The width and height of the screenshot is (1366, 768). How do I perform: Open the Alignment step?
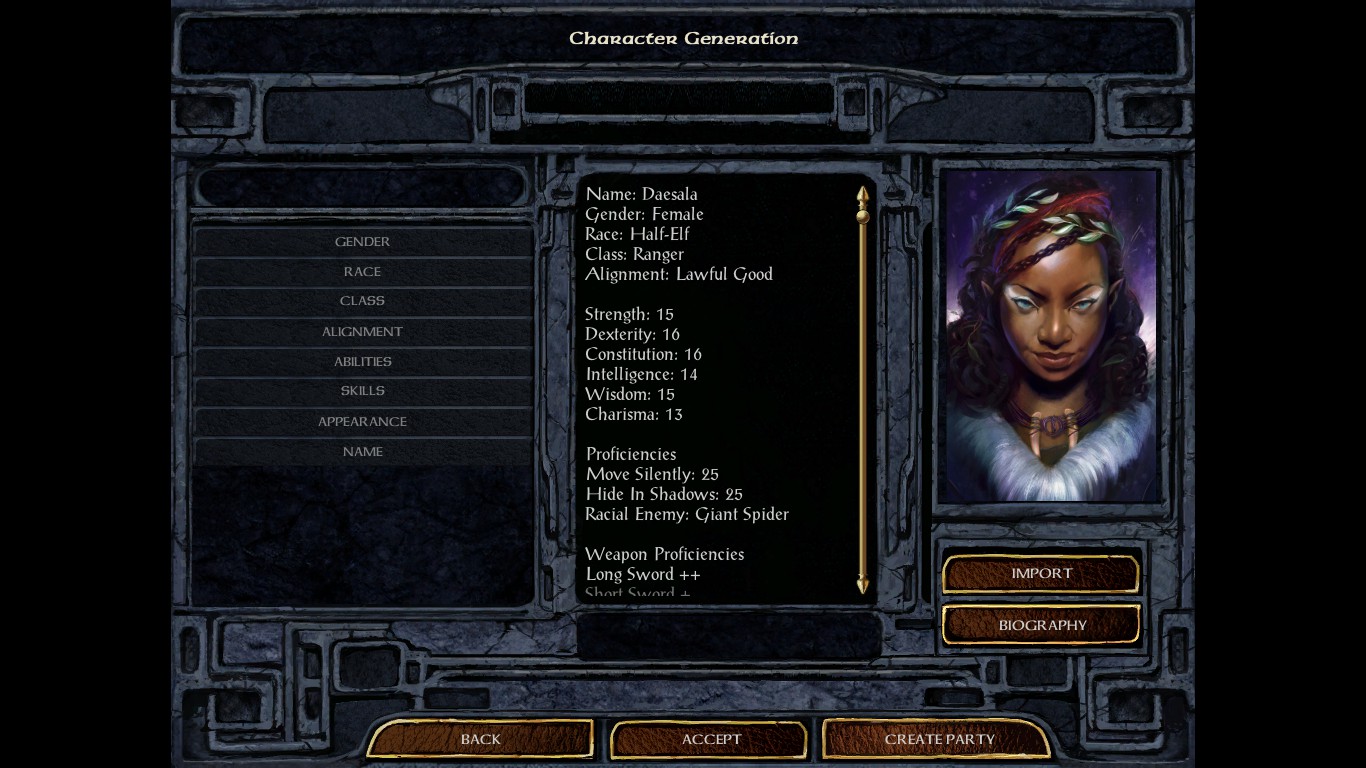point(362,332)
